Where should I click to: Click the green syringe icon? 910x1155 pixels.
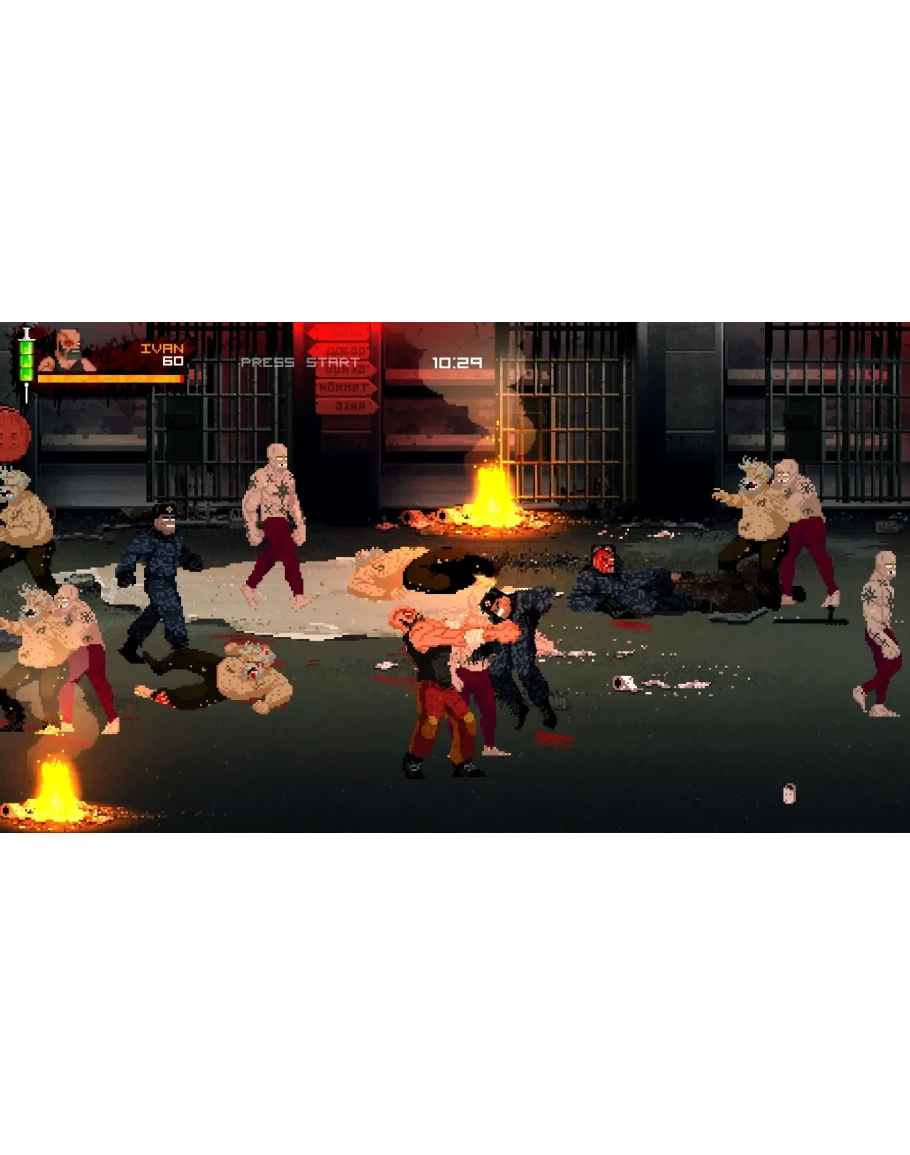tap(26, 363)
